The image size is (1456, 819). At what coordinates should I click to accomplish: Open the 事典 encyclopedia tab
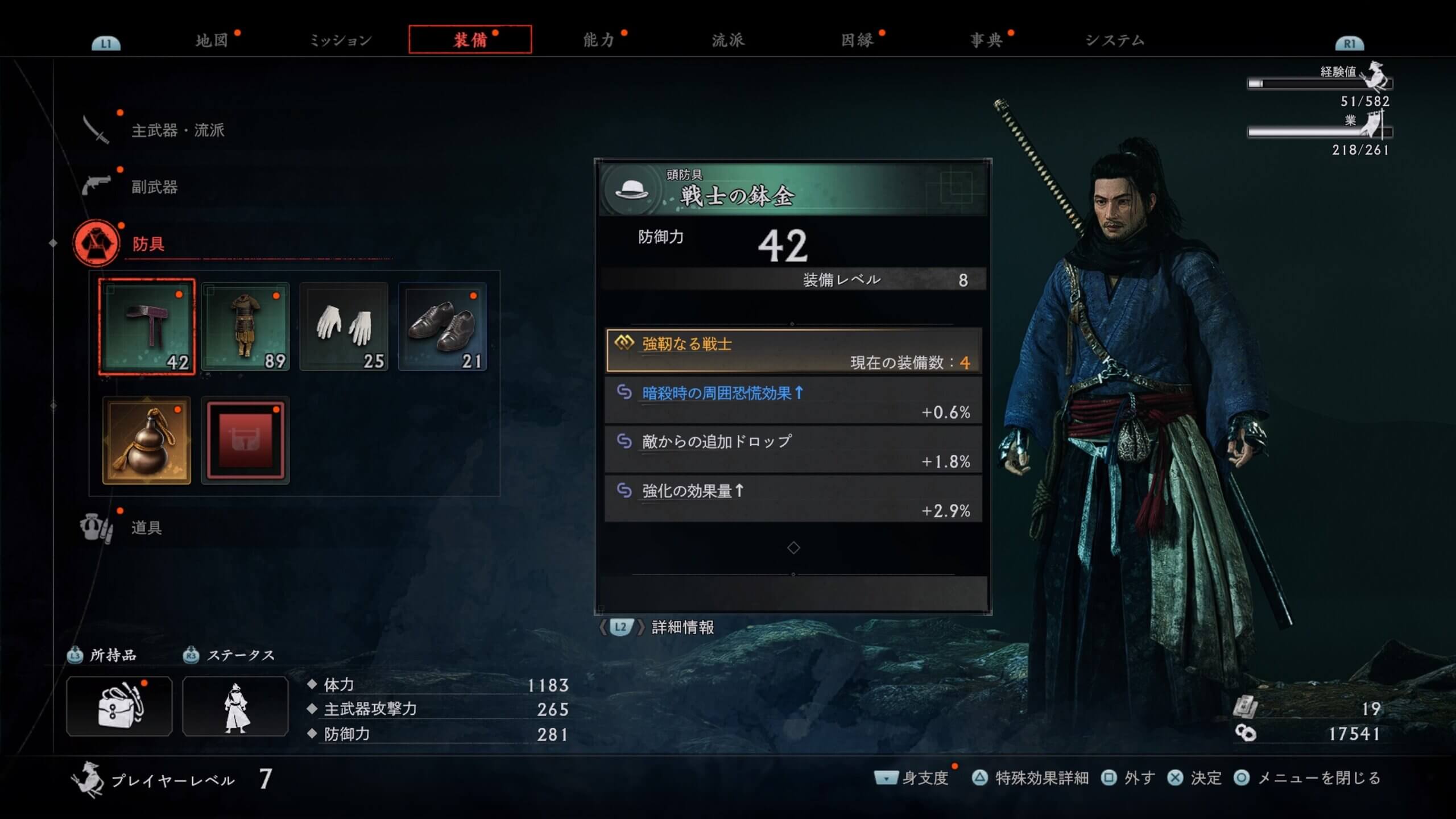point(986,40)
